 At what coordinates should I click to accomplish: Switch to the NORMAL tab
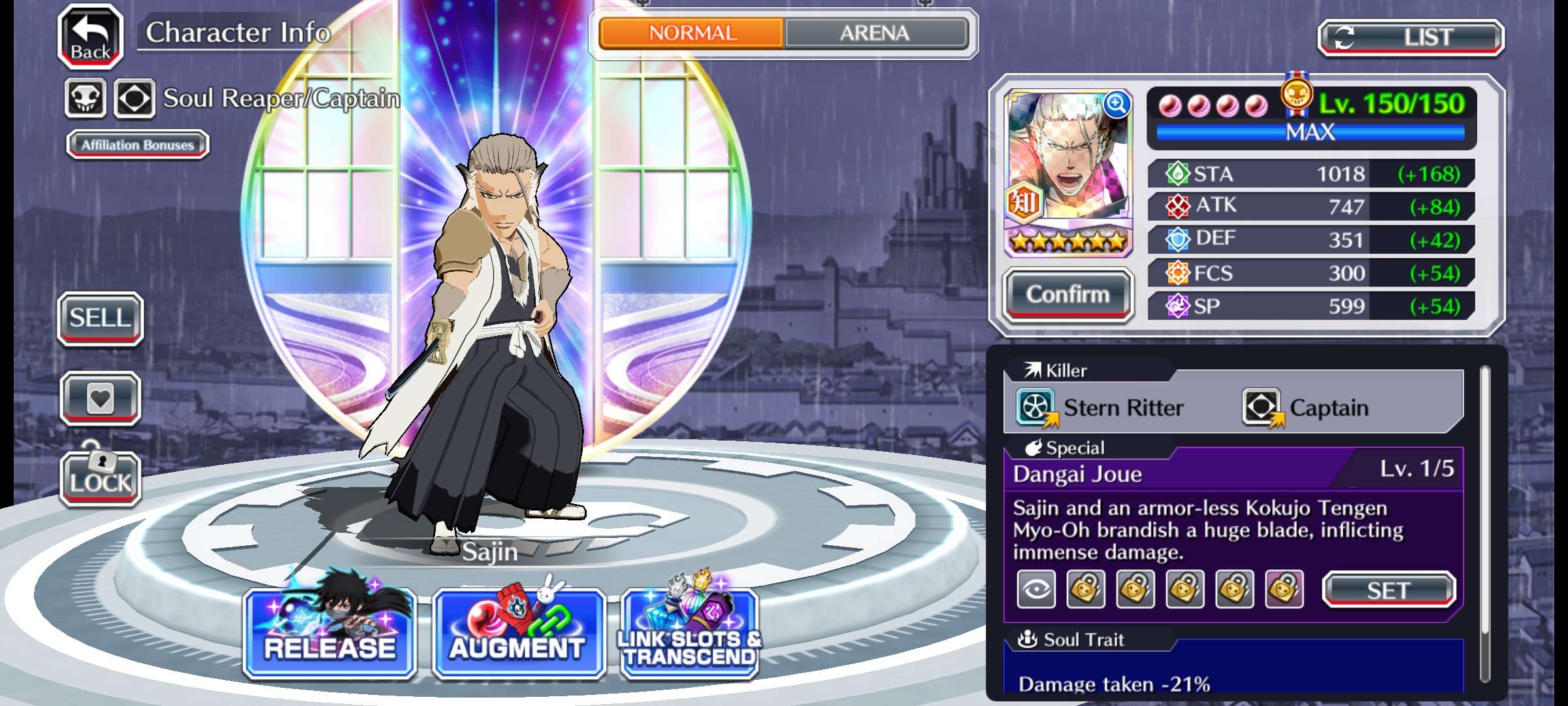[x=692, y=33]
